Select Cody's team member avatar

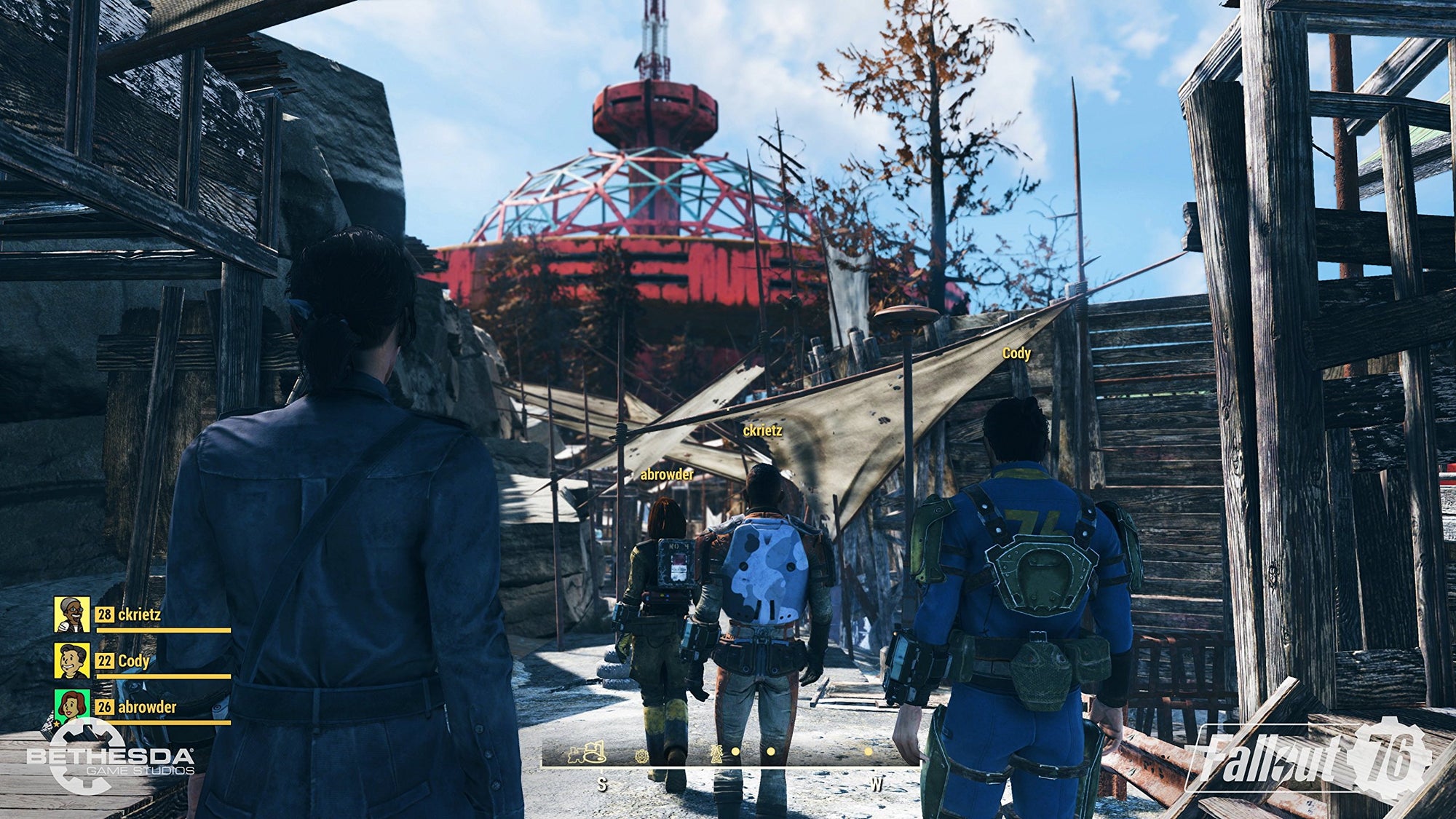71,660
